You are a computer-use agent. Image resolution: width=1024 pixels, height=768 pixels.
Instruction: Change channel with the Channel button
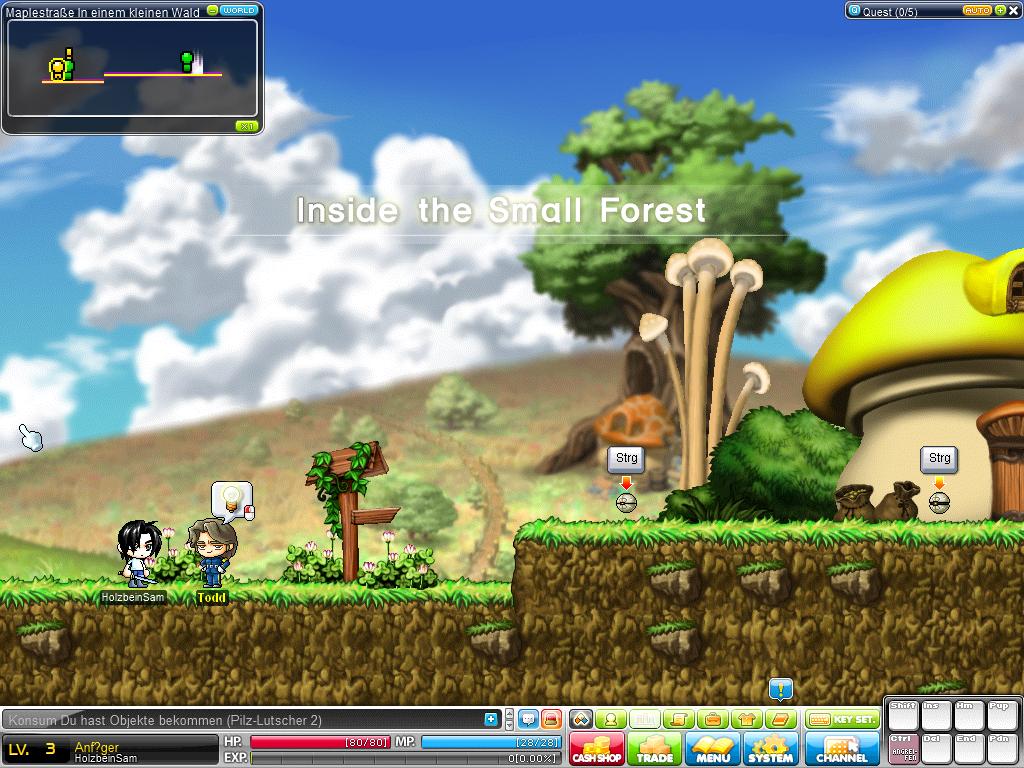[x=842, y=749]
